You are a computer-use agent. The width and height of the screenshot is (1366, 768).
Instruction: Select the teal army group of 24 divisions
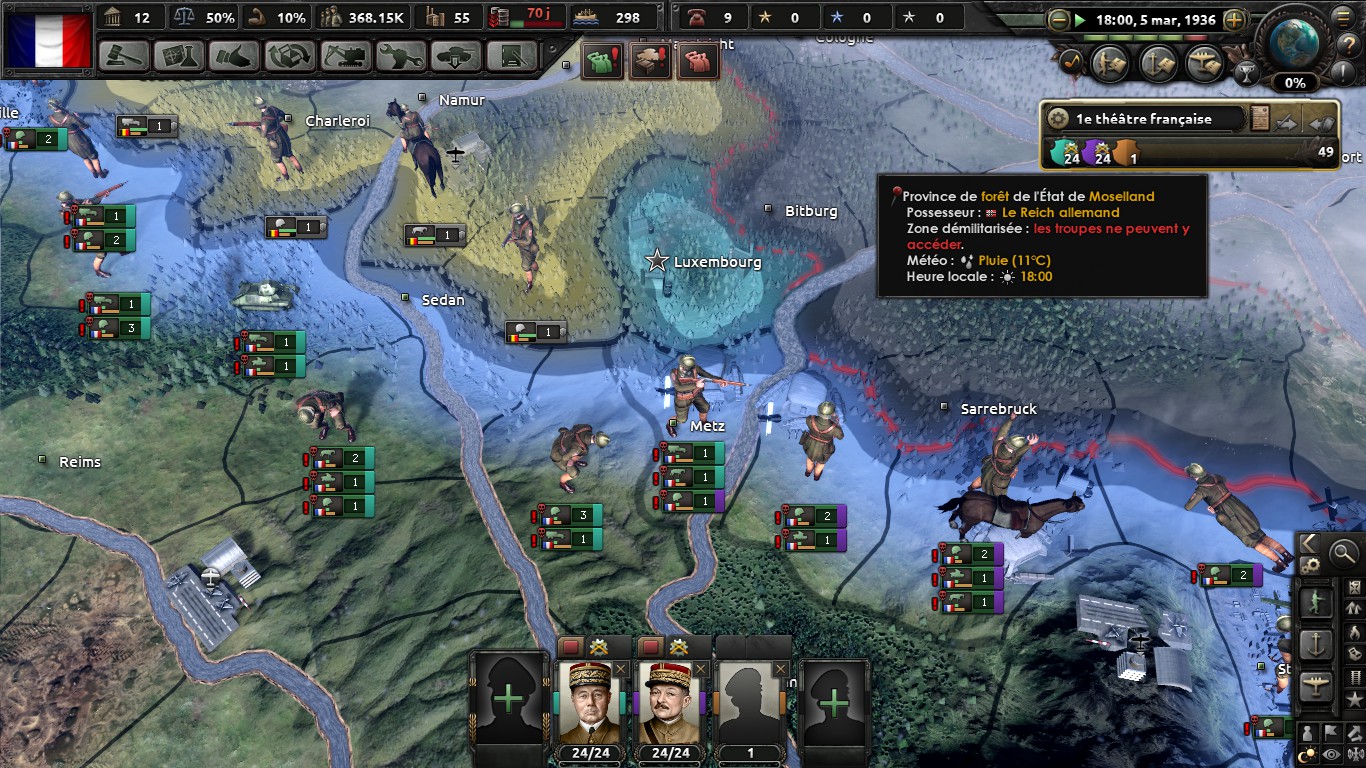coord(1063,153)
